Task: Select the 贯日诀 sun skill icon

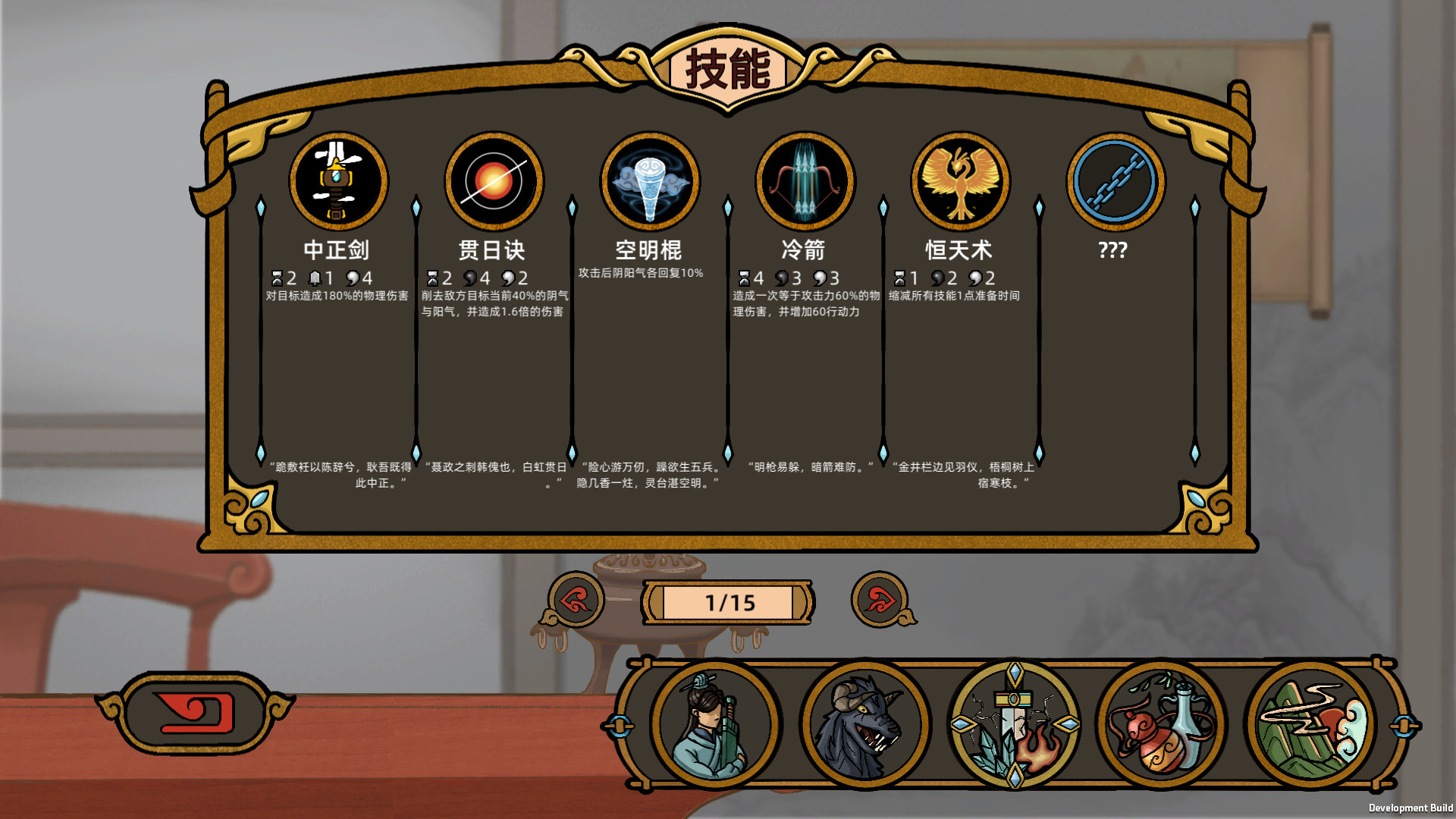Action: [x=494, y=180]
